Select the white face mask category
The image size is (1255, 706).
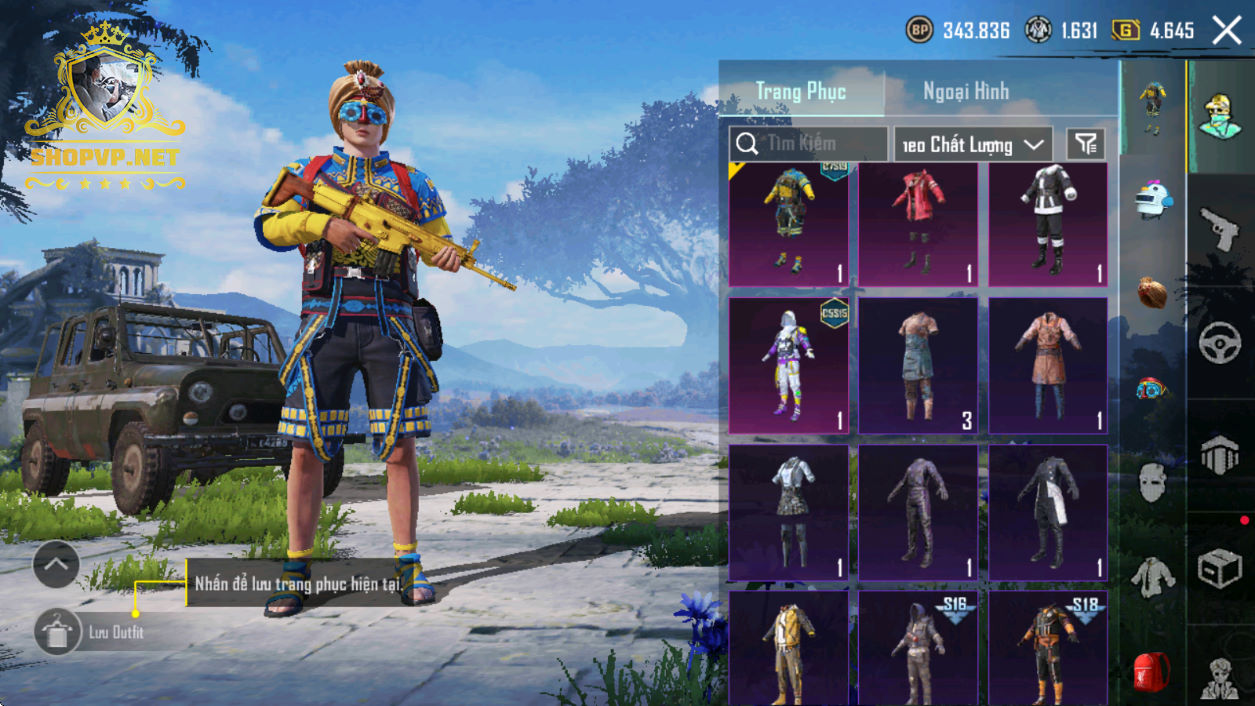click(1152, 482)
